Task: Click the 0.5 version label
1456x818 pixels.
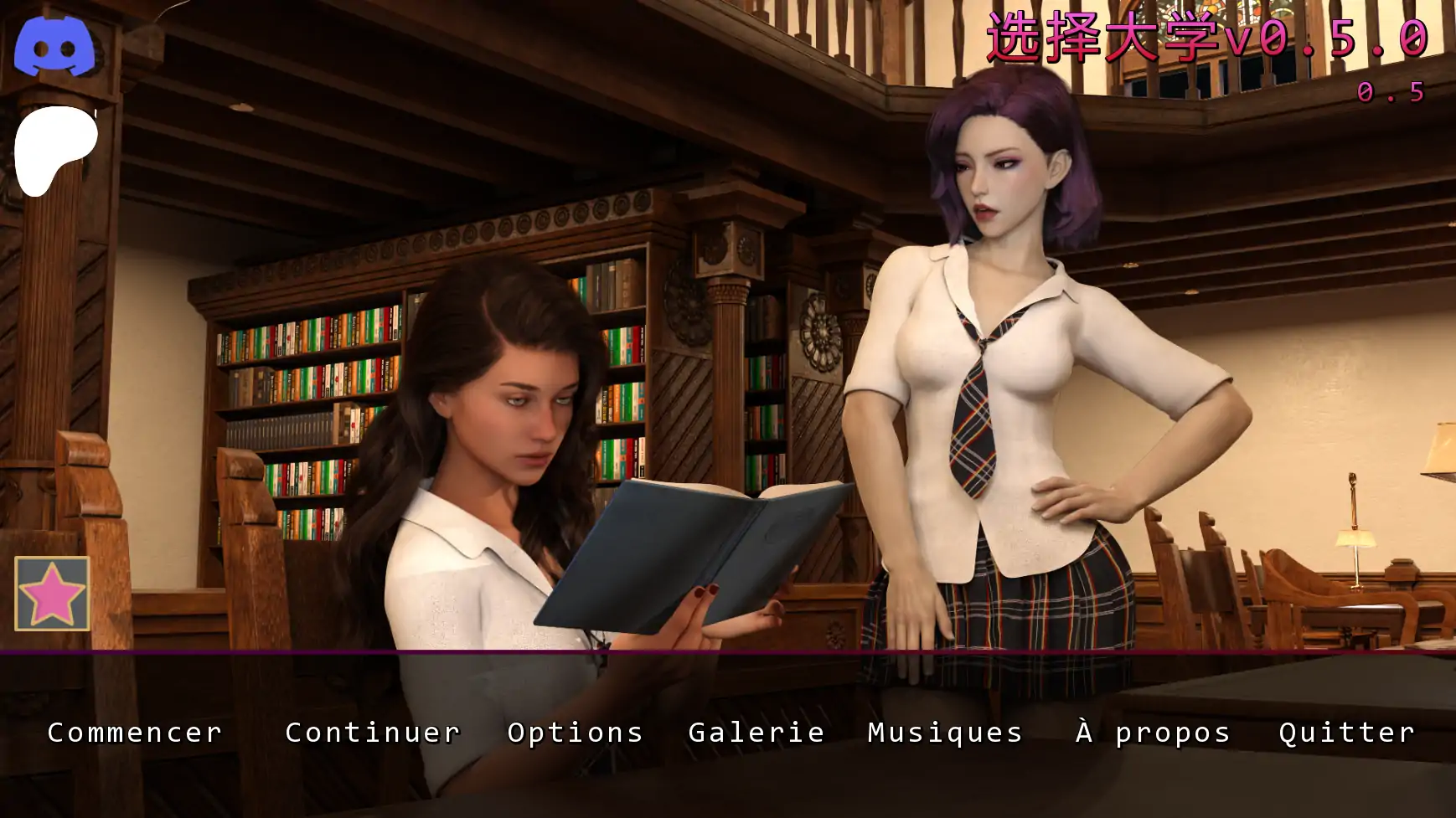Action: pos(1389,94)
